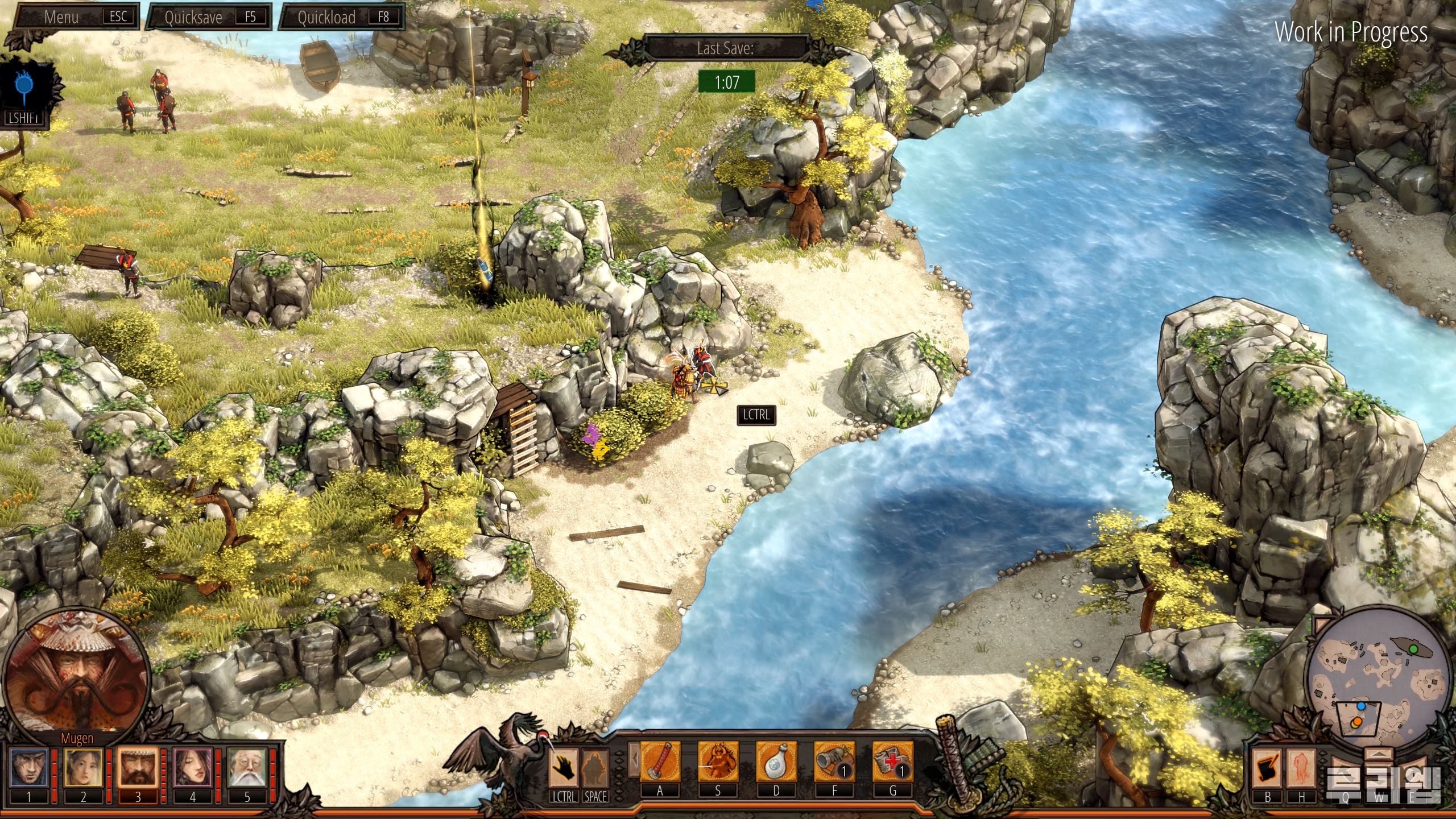This screenshot has height=819, width=1456.
Task: Trigger the charging samurai ability
Action: pos(718,762)
